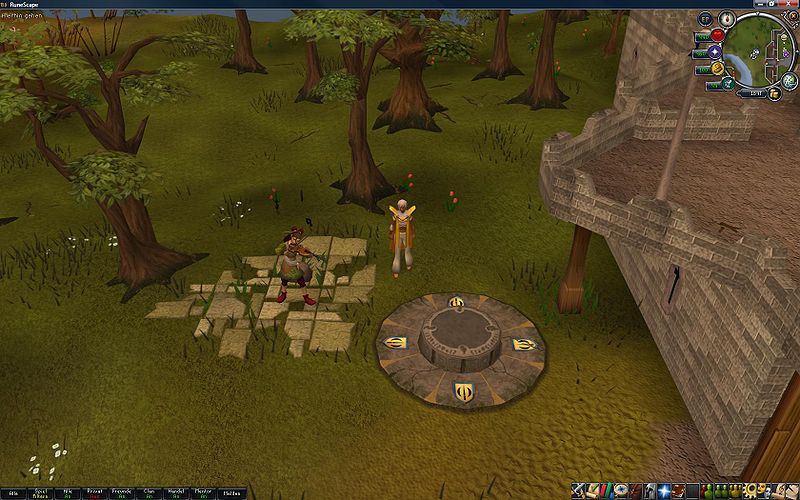Open the friends list with green figure

coord(706,491)
